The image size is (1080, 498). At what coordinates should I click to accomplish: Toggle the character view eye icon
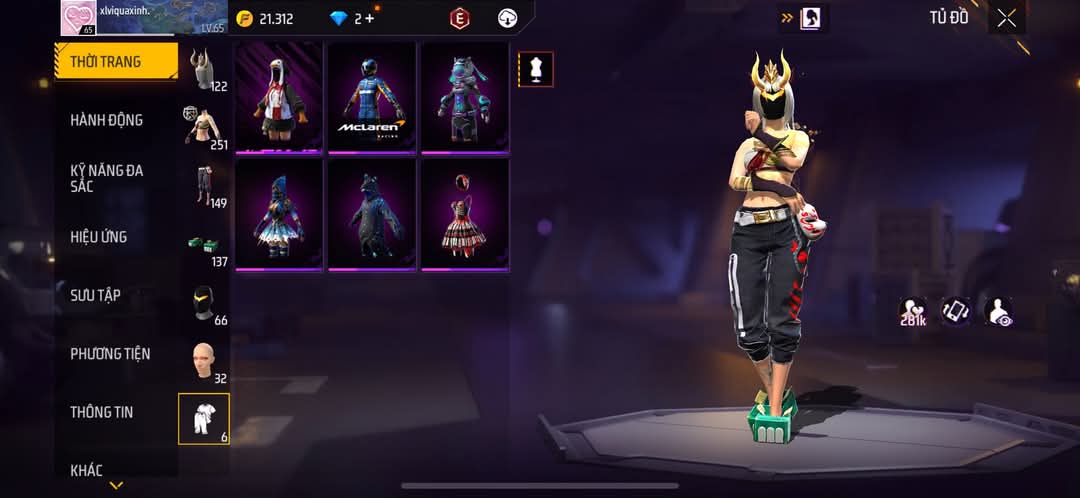pyautogui.click(x=998, y=311)
